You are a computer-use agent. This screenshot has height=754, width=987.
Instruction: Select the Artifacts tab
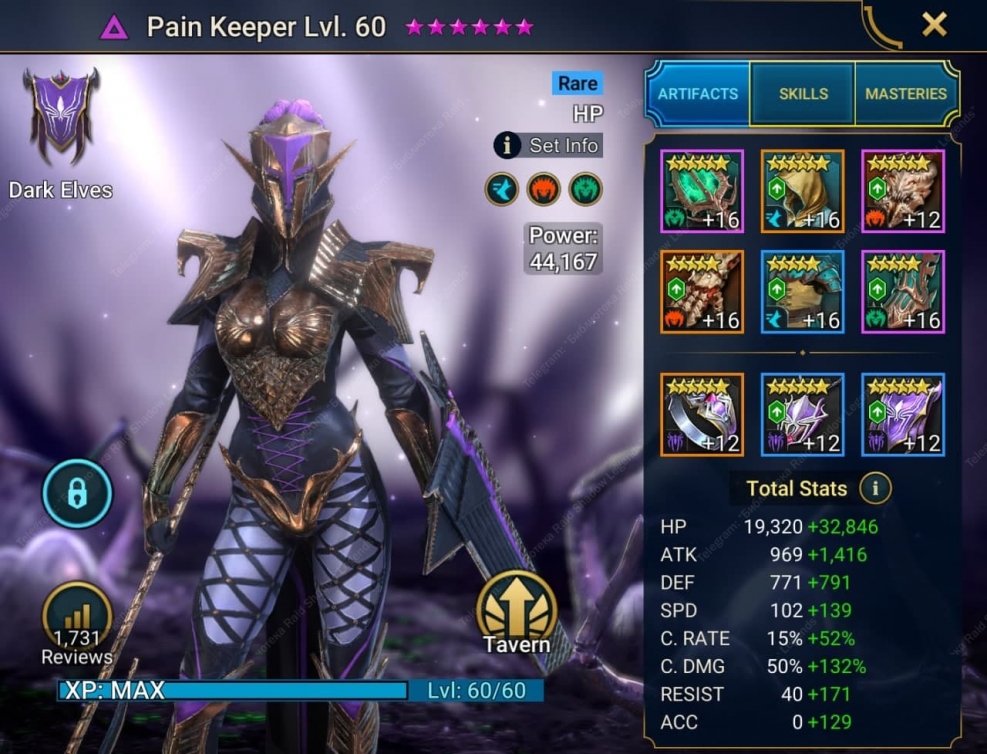[698, 94]
